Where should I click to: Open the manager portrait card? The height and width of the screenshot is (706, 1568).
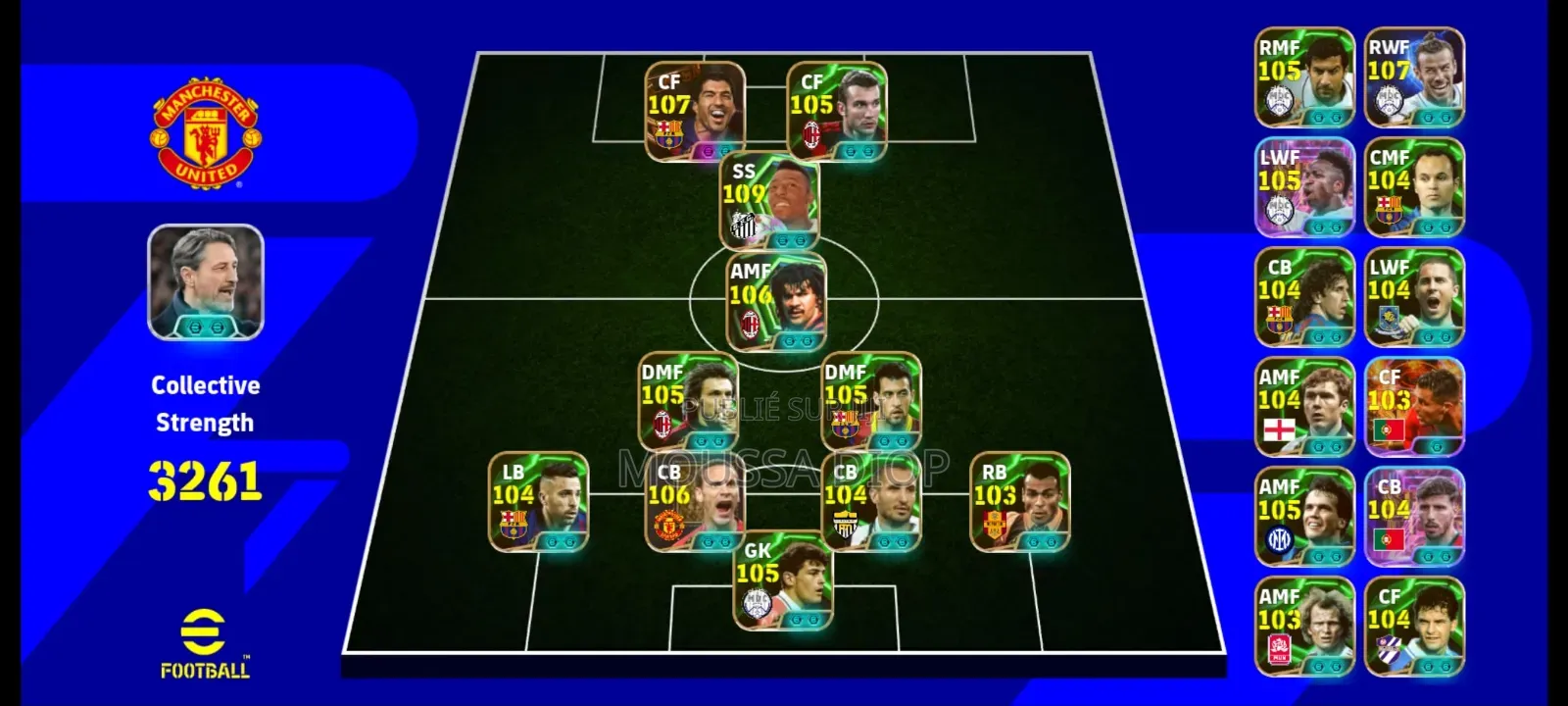[x=206, y=282]
